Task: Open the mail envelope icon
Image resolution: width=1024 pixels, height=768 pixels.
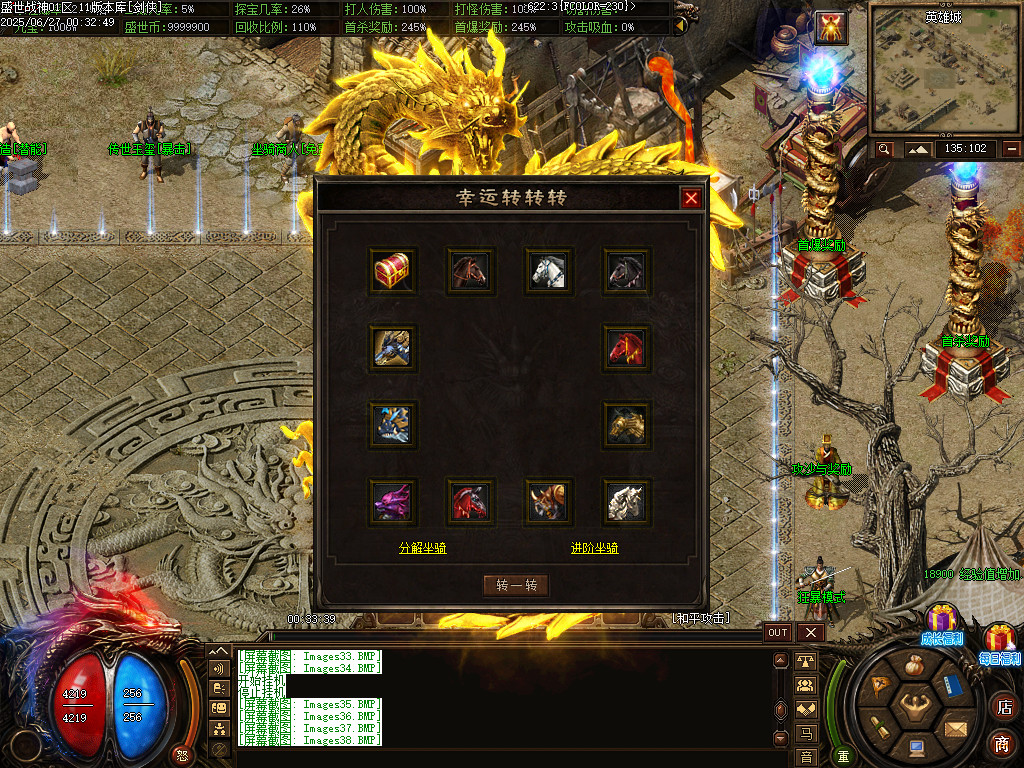Action: (957, 729)
